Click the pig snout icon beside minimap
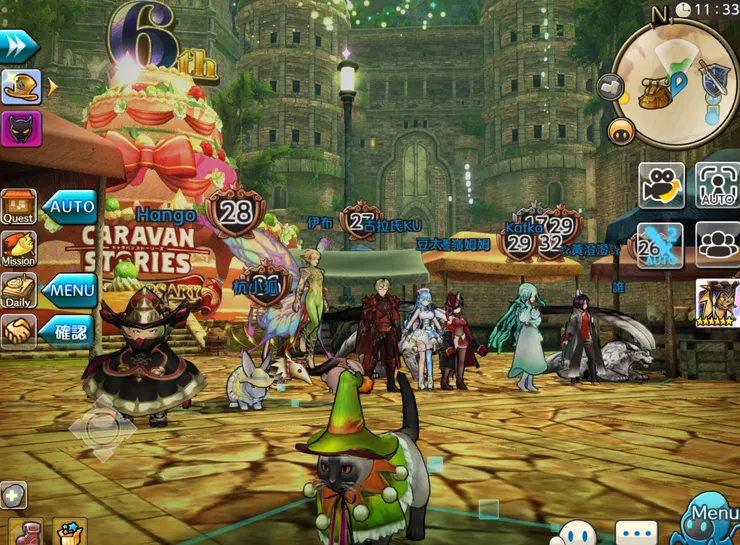The image size is (740, 545). pyautogui.click(x=621, y=131)
